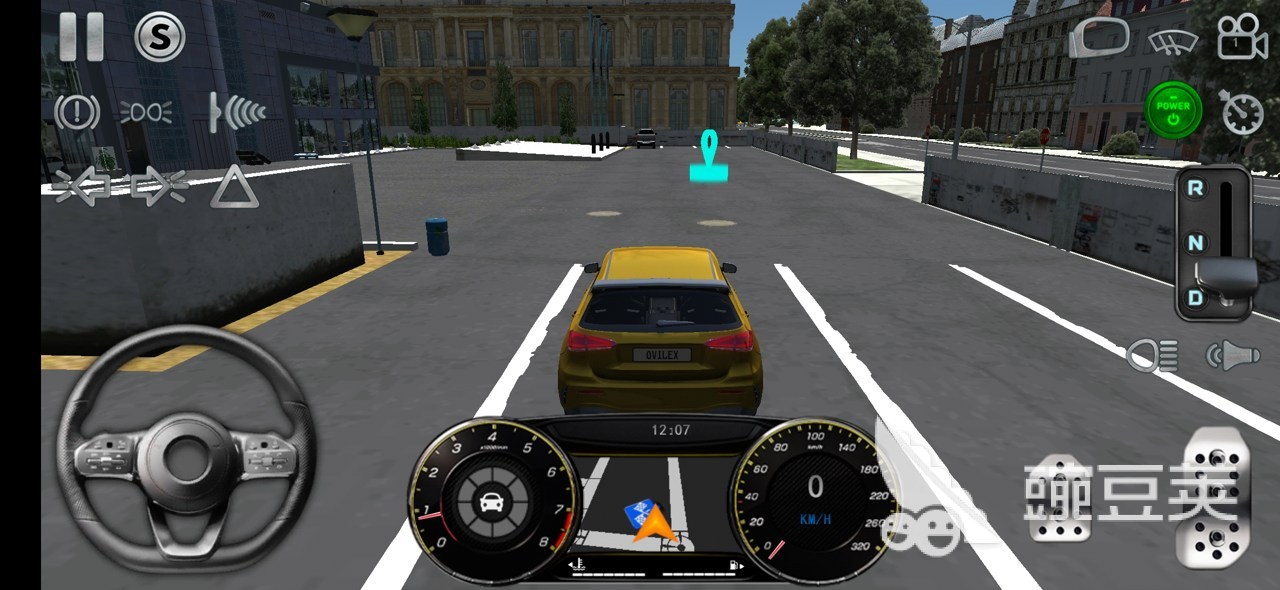The width and height of the screenshot is (1280, 590).
Task: Switch on the headlight beam icon
Action: coord(146,112)
